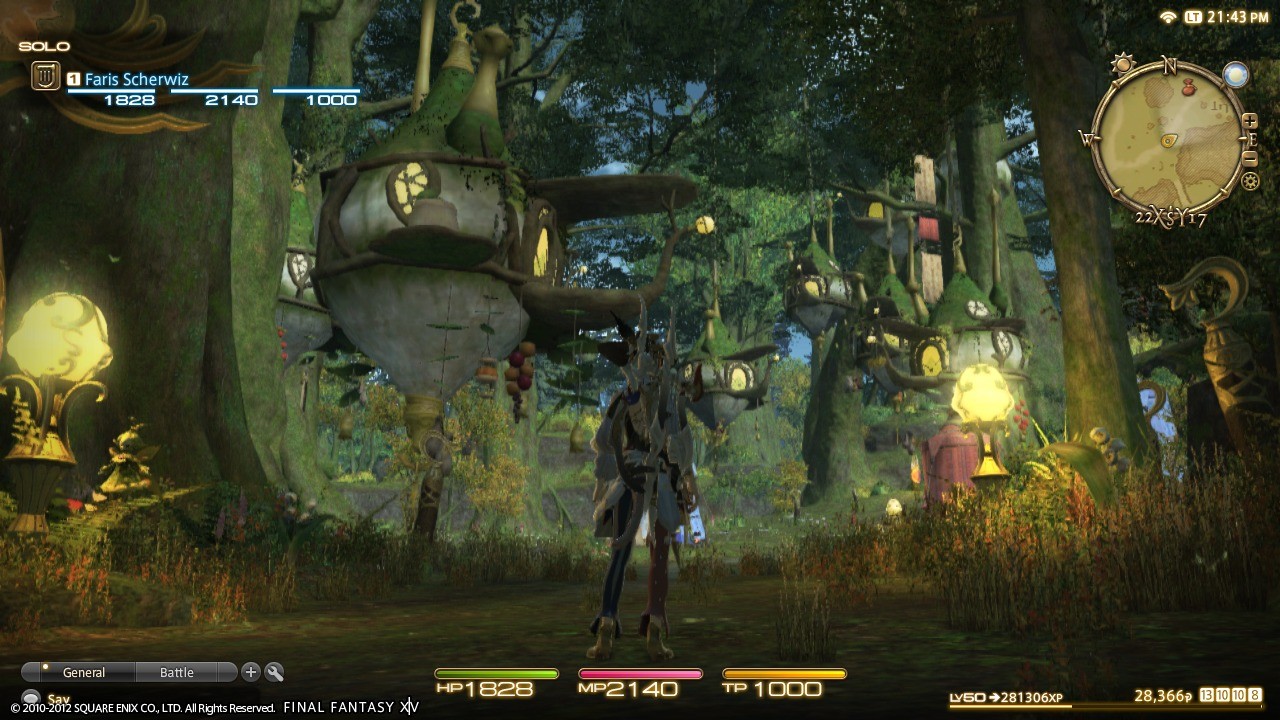
Task: Click the chat bubble icon beside Say
Action: pos(32,698)
